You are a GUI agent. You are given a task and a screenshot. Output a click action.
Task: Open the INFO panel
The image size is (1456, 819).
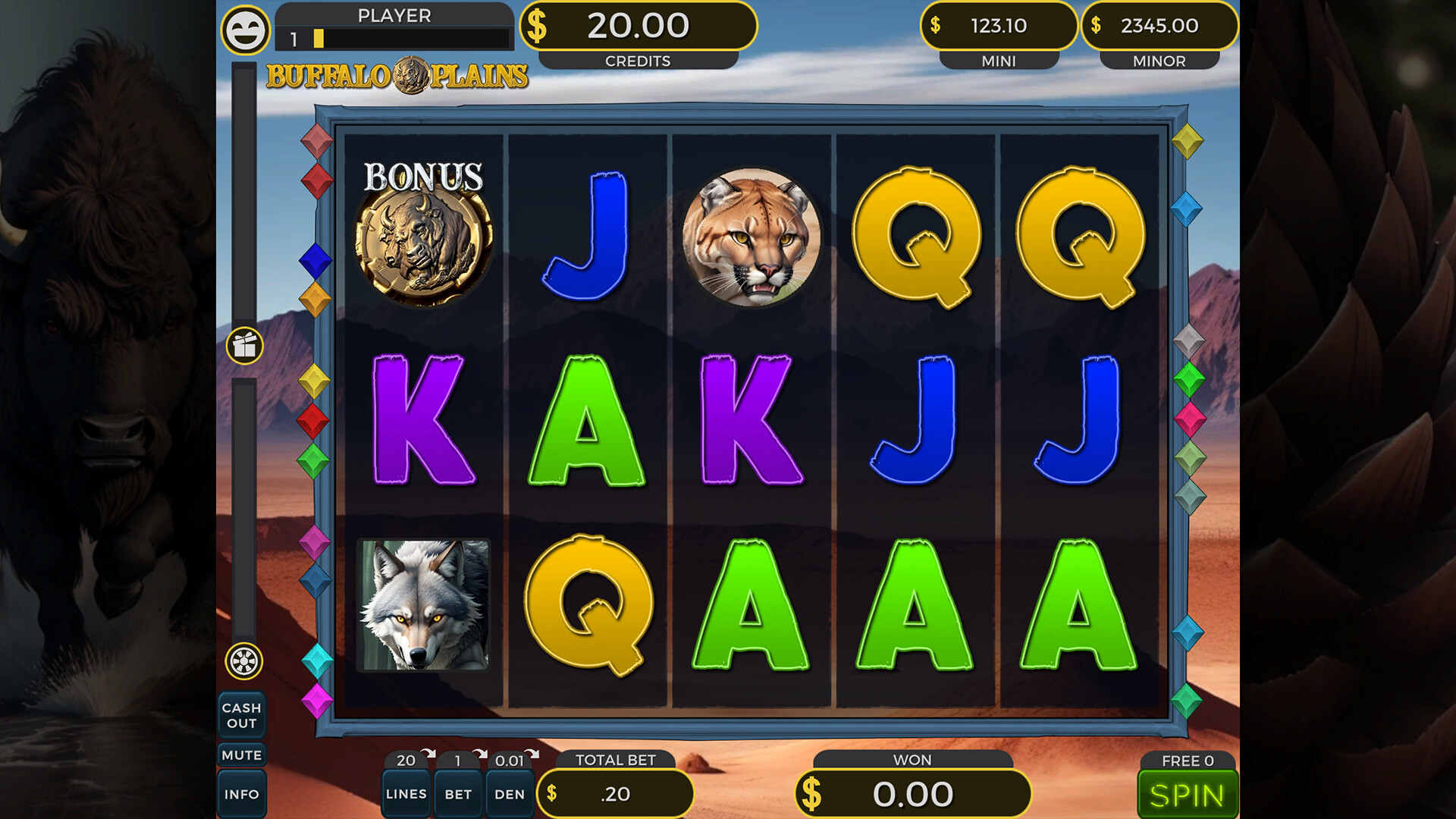point(242,793)
